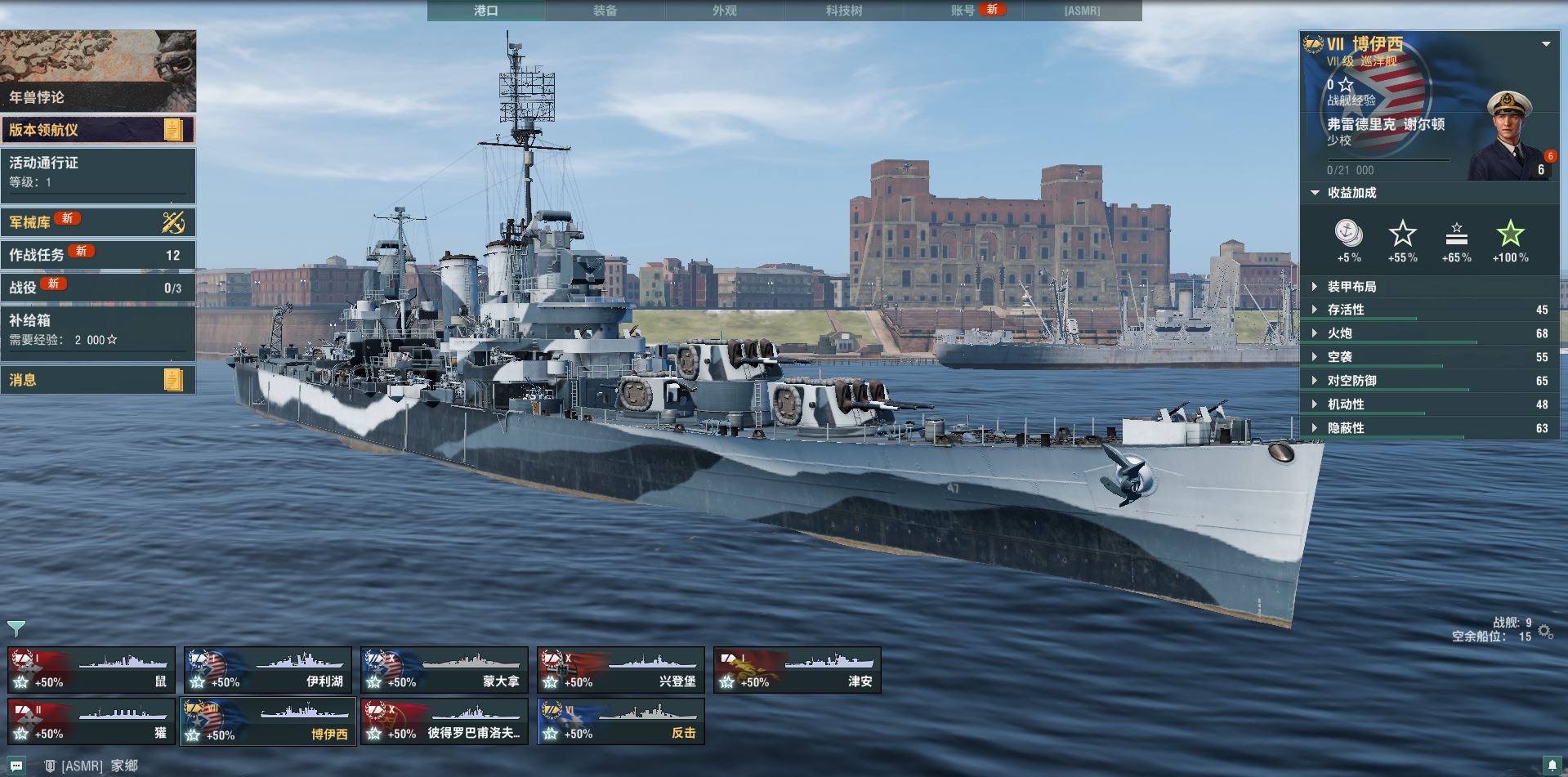Open the 消息 news panel
The height and width of the screenshot is (777, 1568).
pos(98,380)
